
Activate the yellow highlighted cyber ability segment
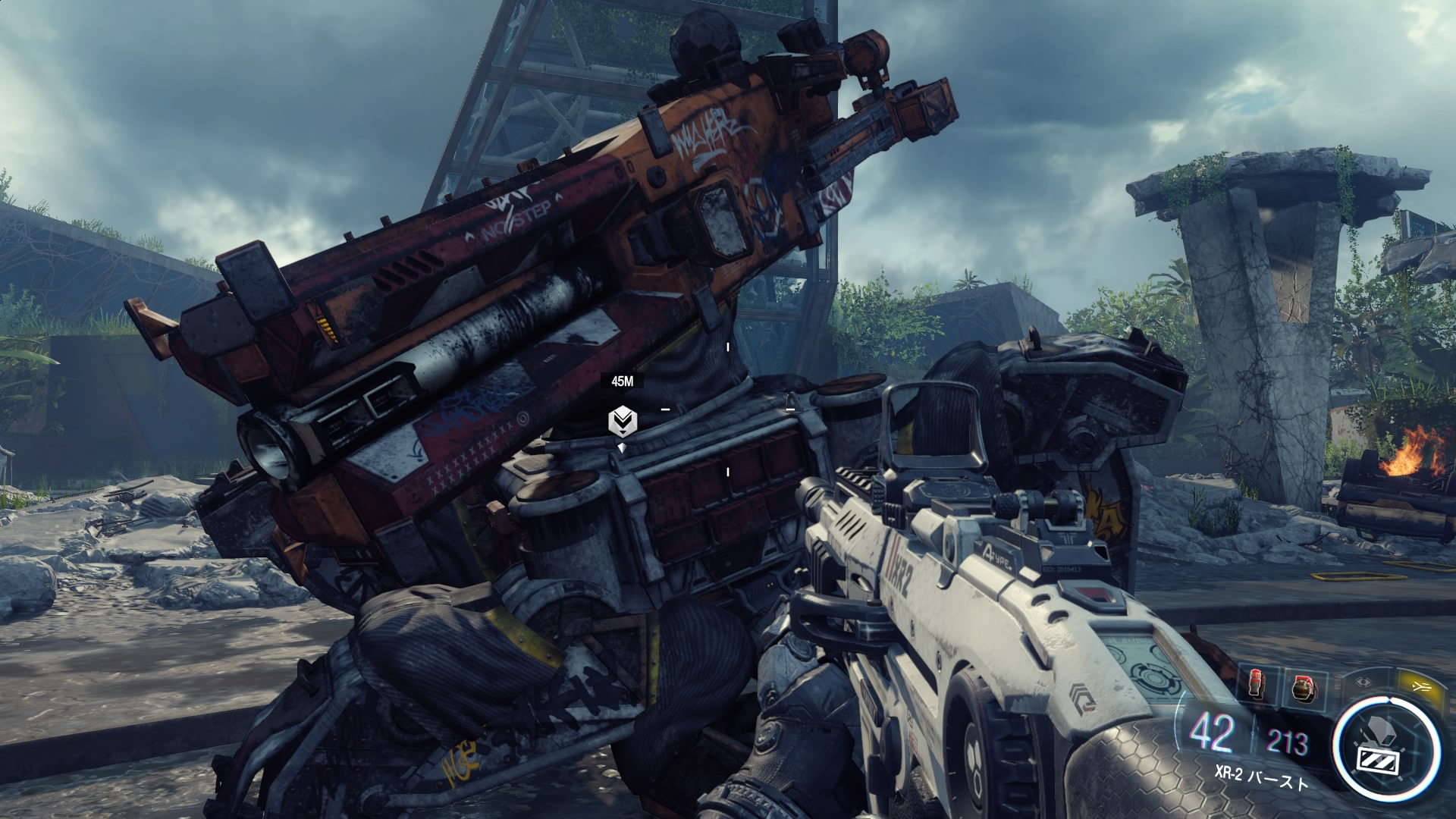click(x=1420, y=686)
